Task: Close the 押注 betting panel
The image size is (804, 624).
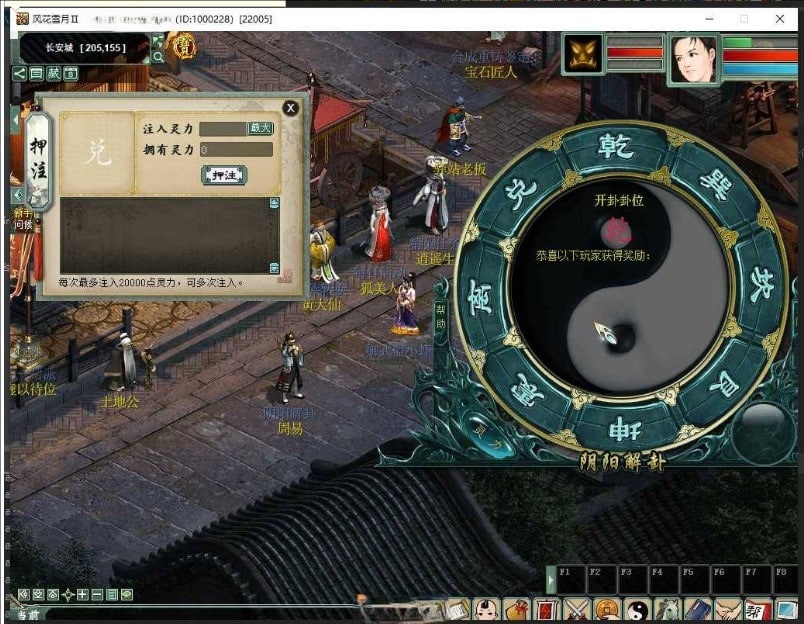Action: 290,108
